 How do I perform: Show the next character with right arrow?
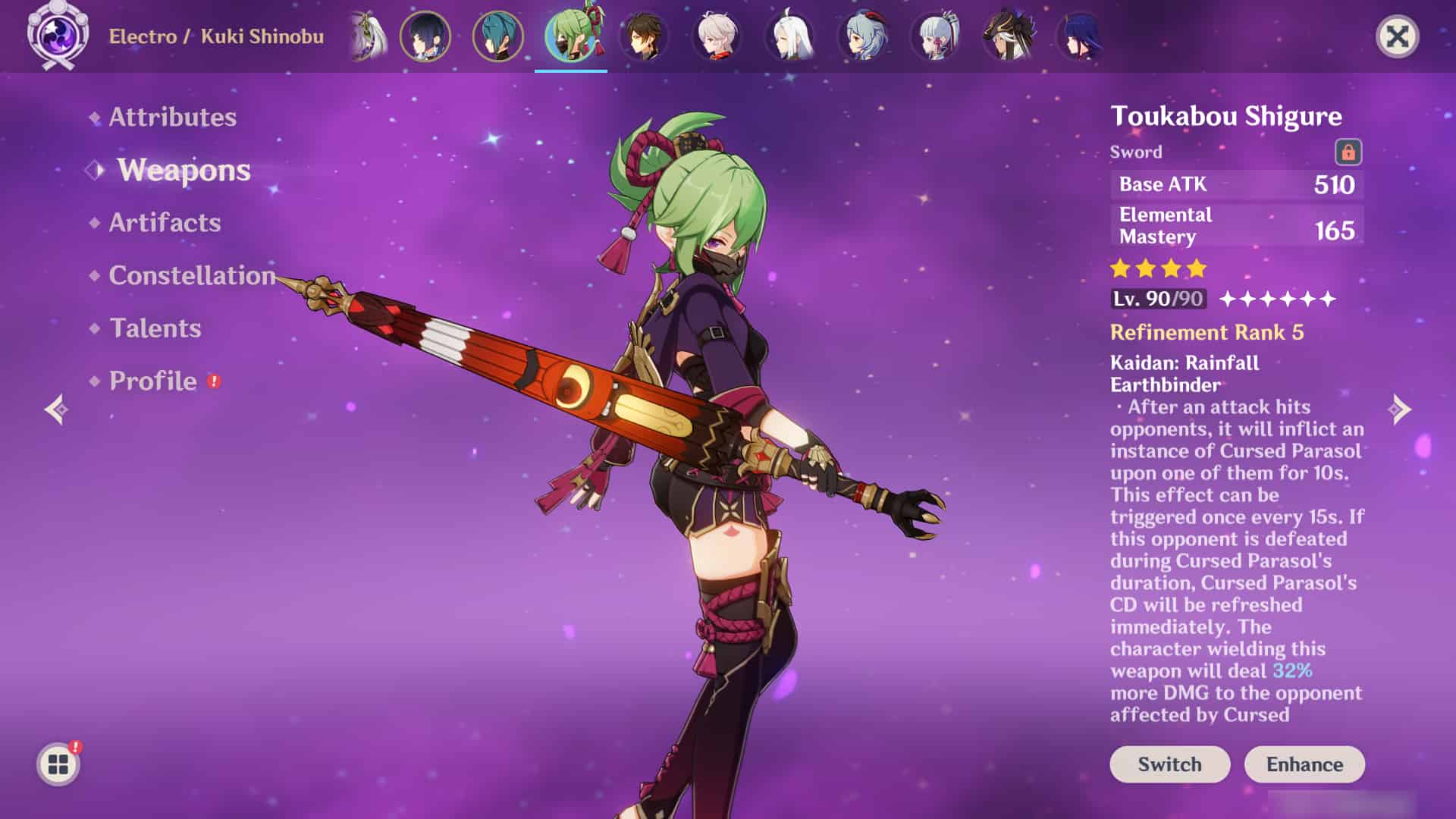click(x=1400, y=409)
